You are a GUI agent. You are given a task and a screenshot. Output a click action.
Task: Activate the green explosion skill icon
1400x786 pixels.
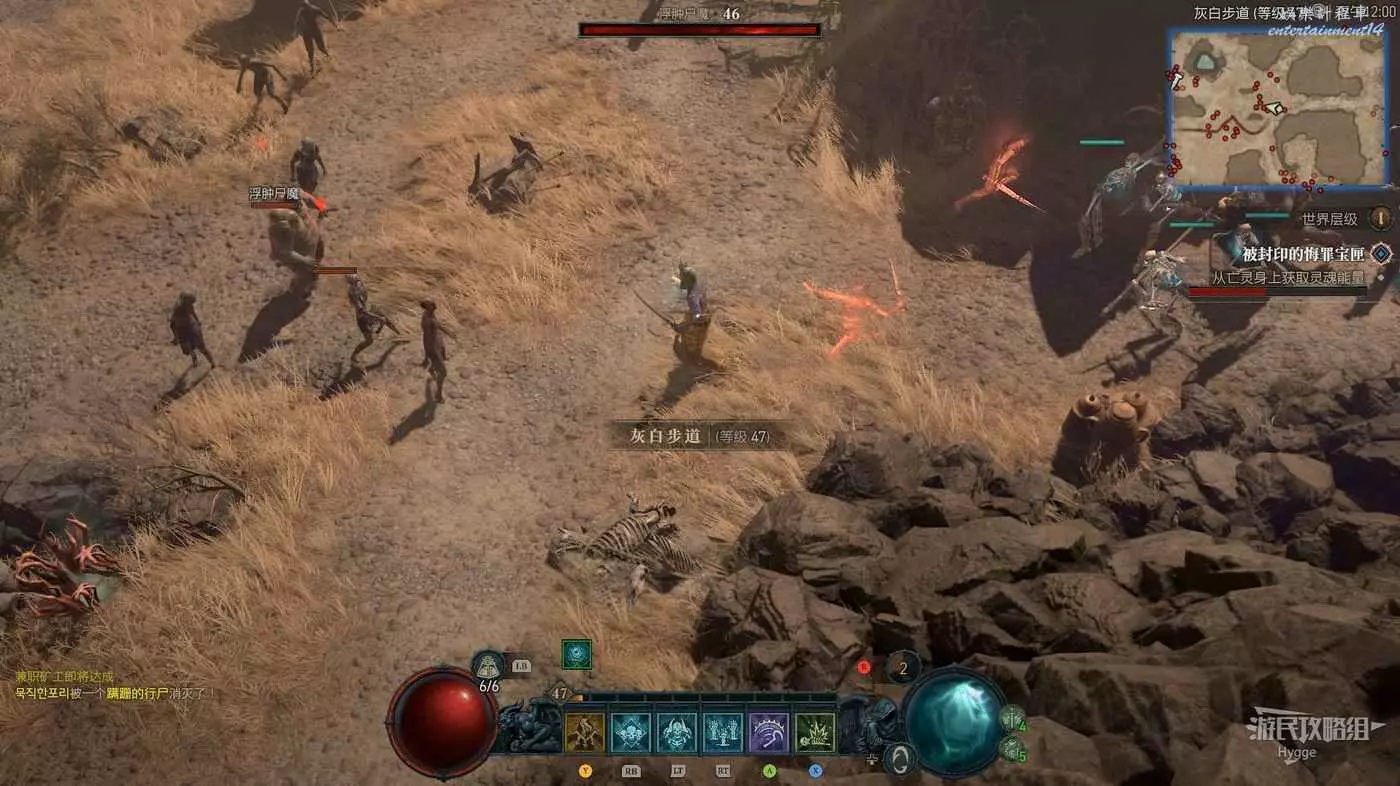pyautogui.click(x=815, y=733)
